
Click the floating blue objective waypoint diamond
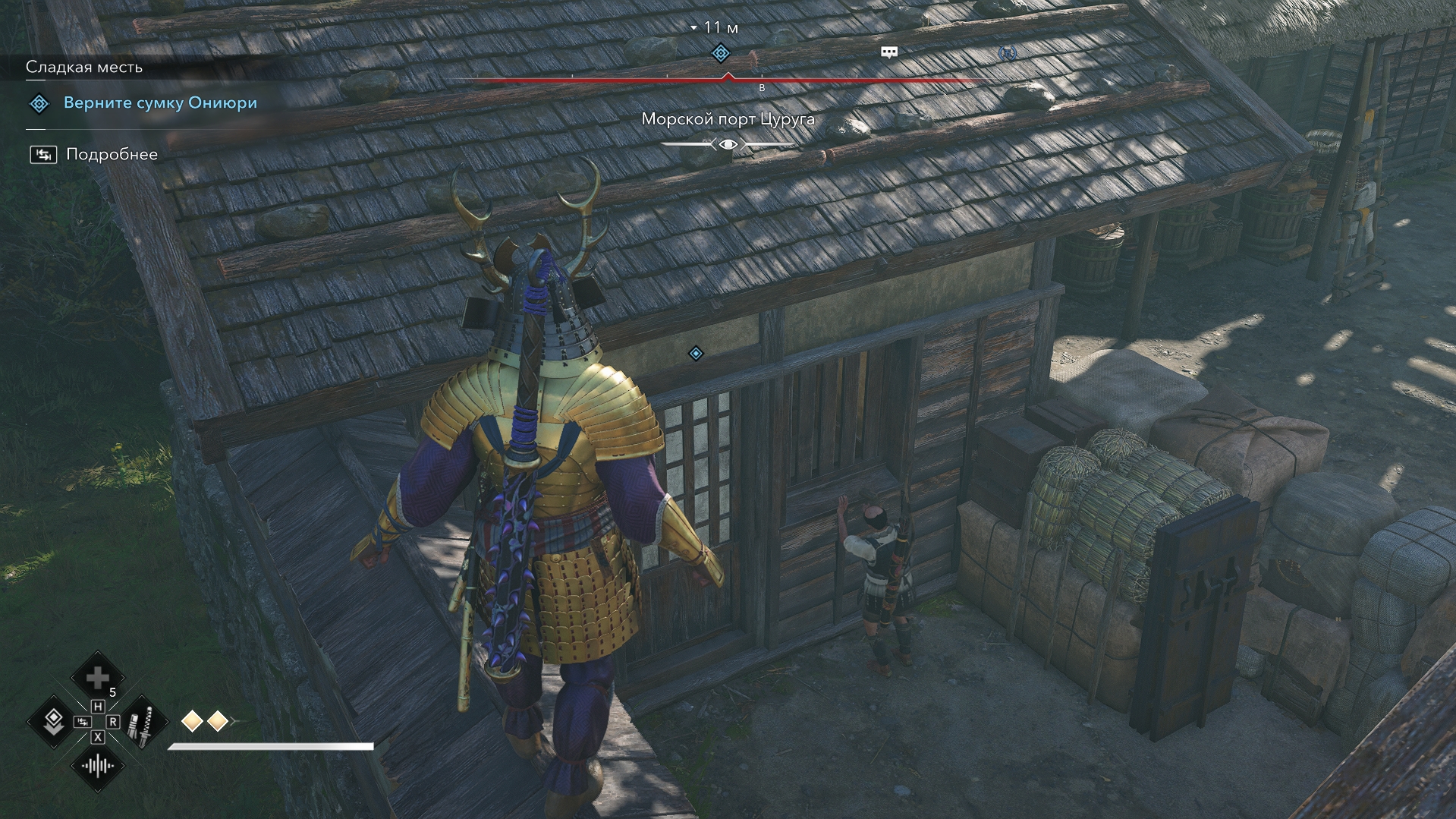tap(696, 354)
